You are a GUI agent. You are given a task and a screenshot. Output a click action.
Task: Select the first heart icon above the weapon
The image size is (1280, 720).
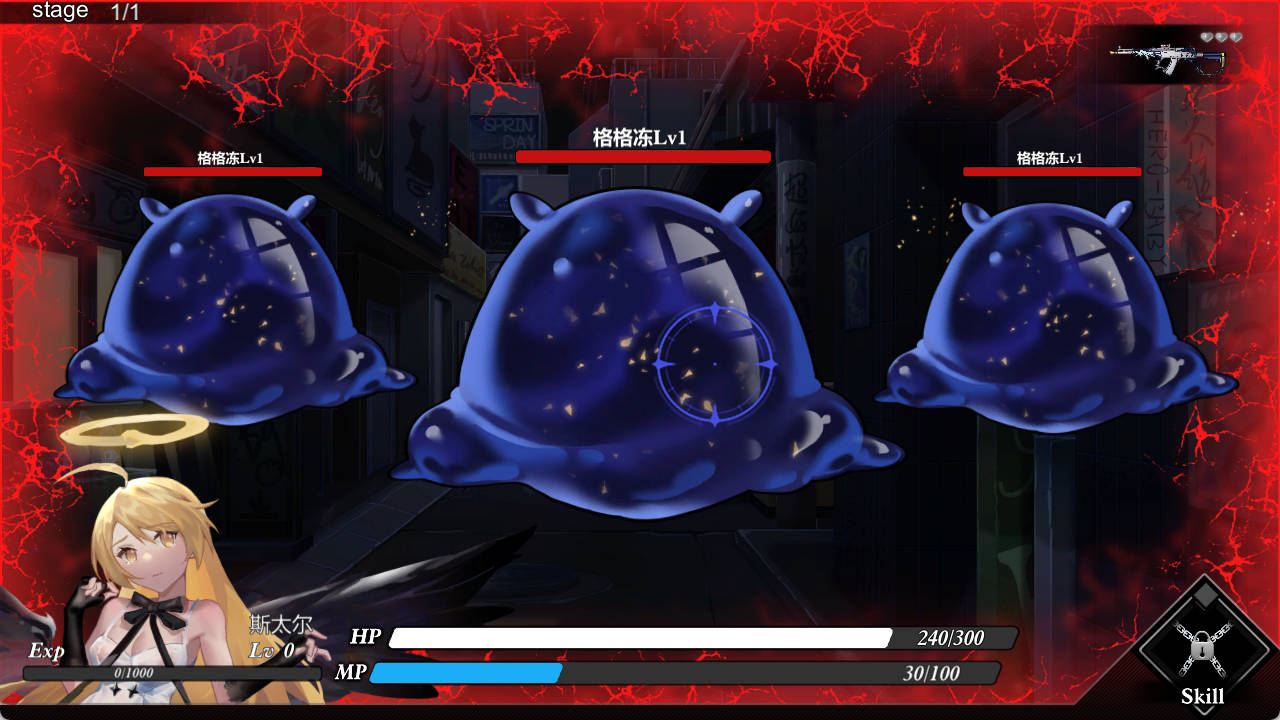coord(1205,36)
